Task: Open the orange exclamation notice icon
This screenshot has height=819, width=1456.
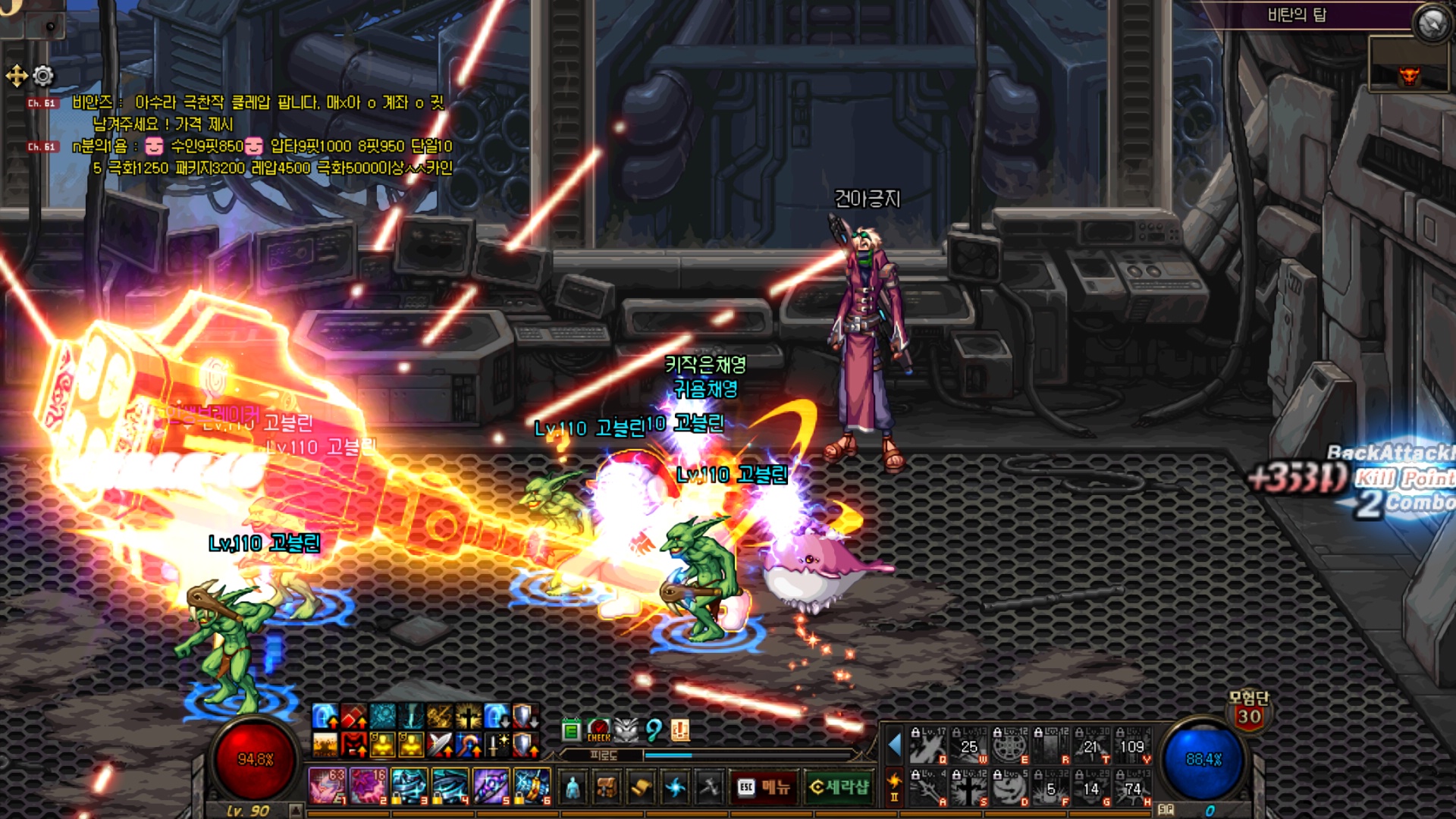Action: [x=680, y=730]
